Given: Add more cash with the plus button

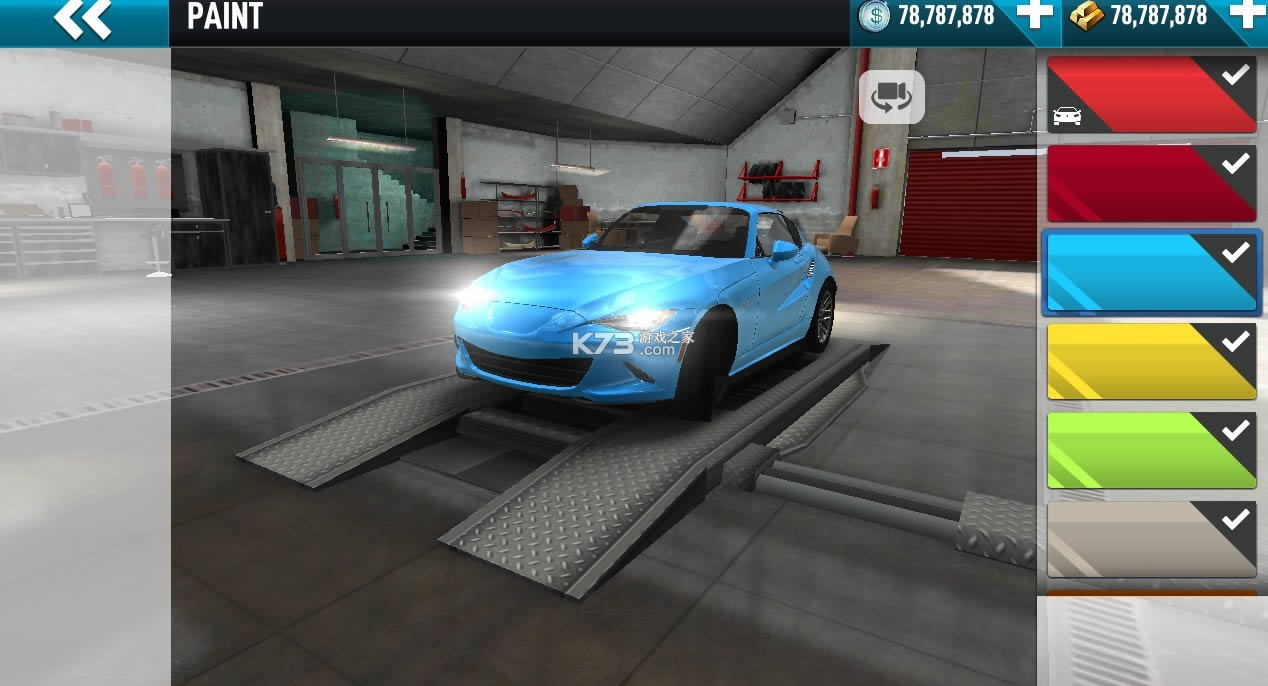Looking at the screenshot, I should [x=1033, y=15].
